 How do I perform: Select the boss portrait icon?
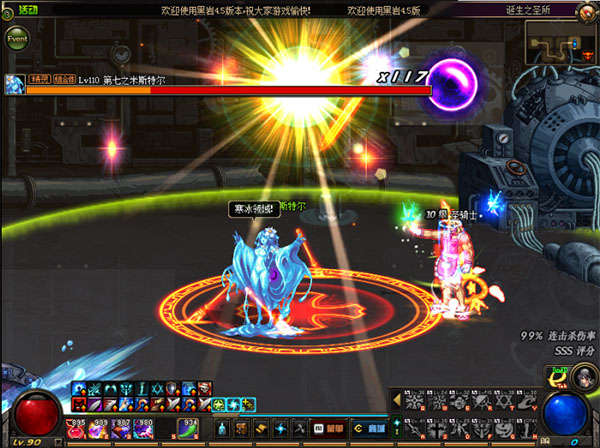click(14, 84)
